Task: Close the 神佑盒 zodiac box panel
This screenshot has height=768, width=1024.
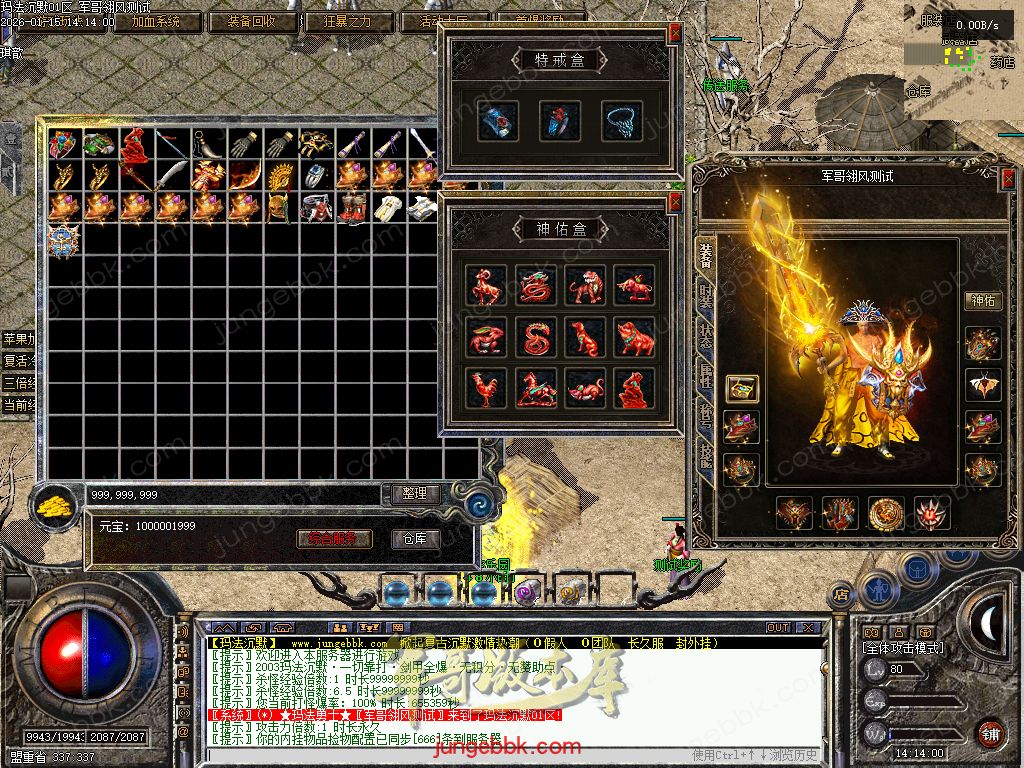Action: [x=675, y=203]
